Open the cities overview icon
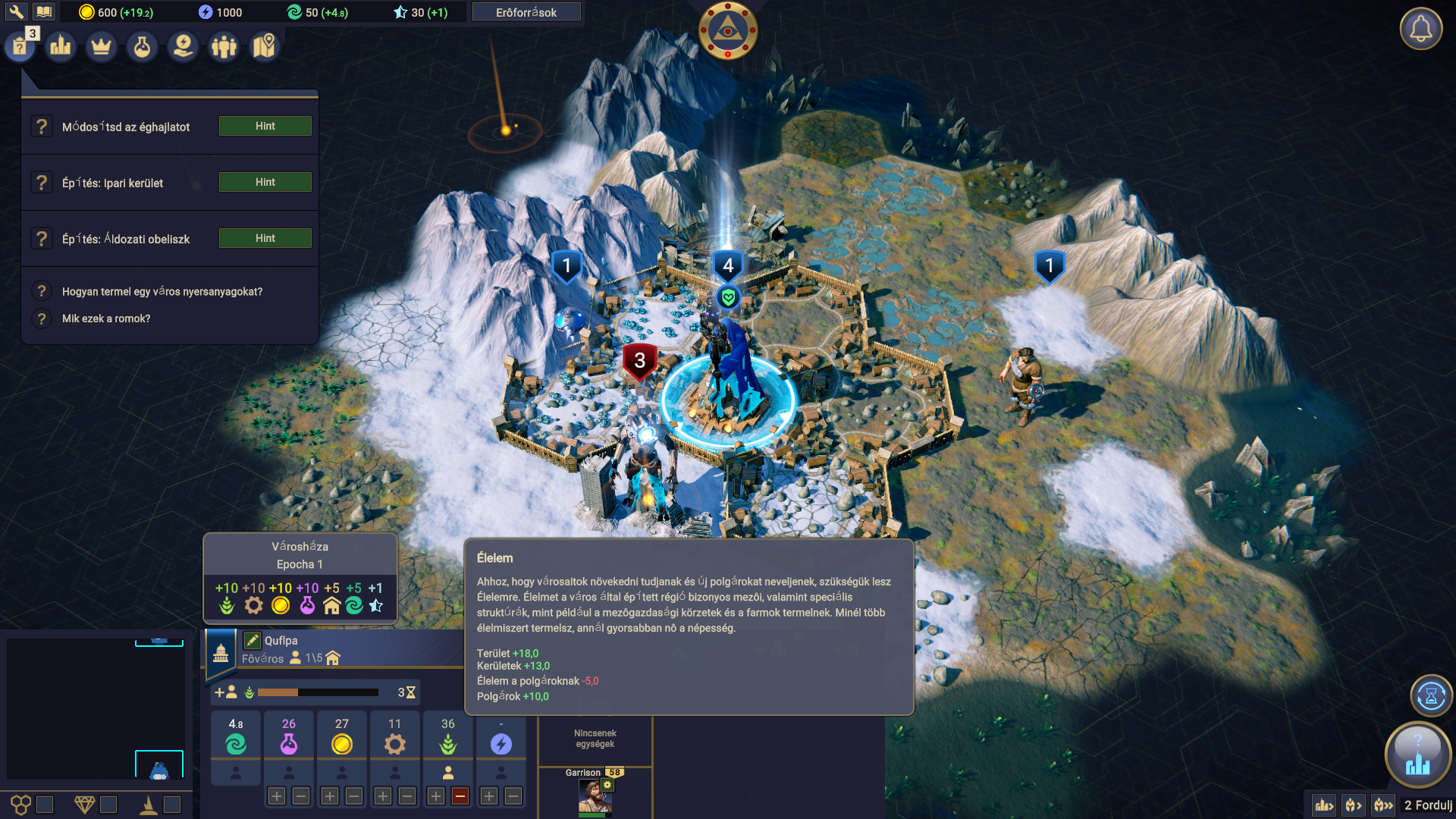 pyautogui.click(x=61, y=47)
